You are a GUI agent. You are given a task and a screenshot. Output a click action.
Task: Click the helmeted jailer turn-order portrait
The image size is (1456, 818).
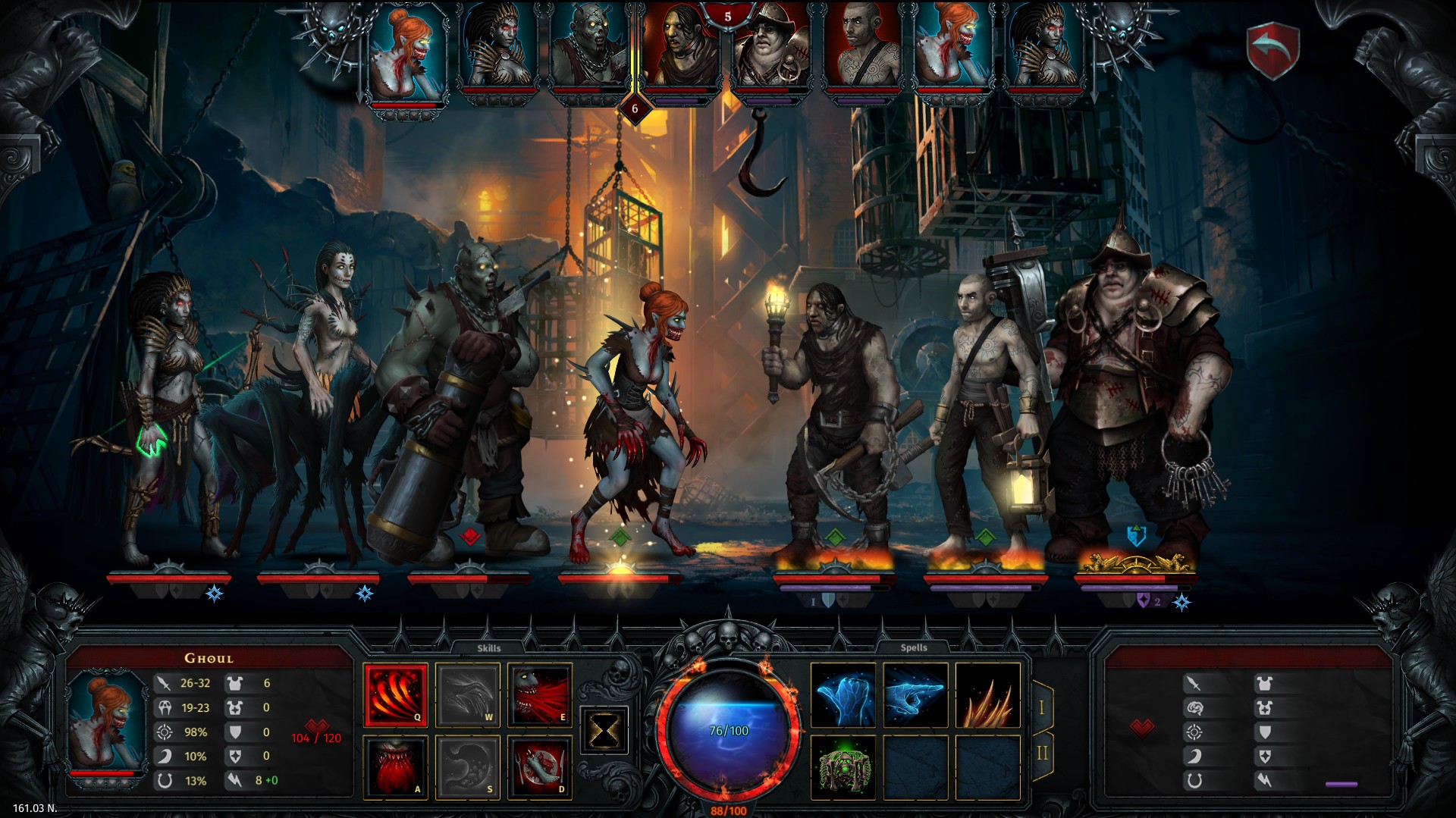[x=770, y=49]
